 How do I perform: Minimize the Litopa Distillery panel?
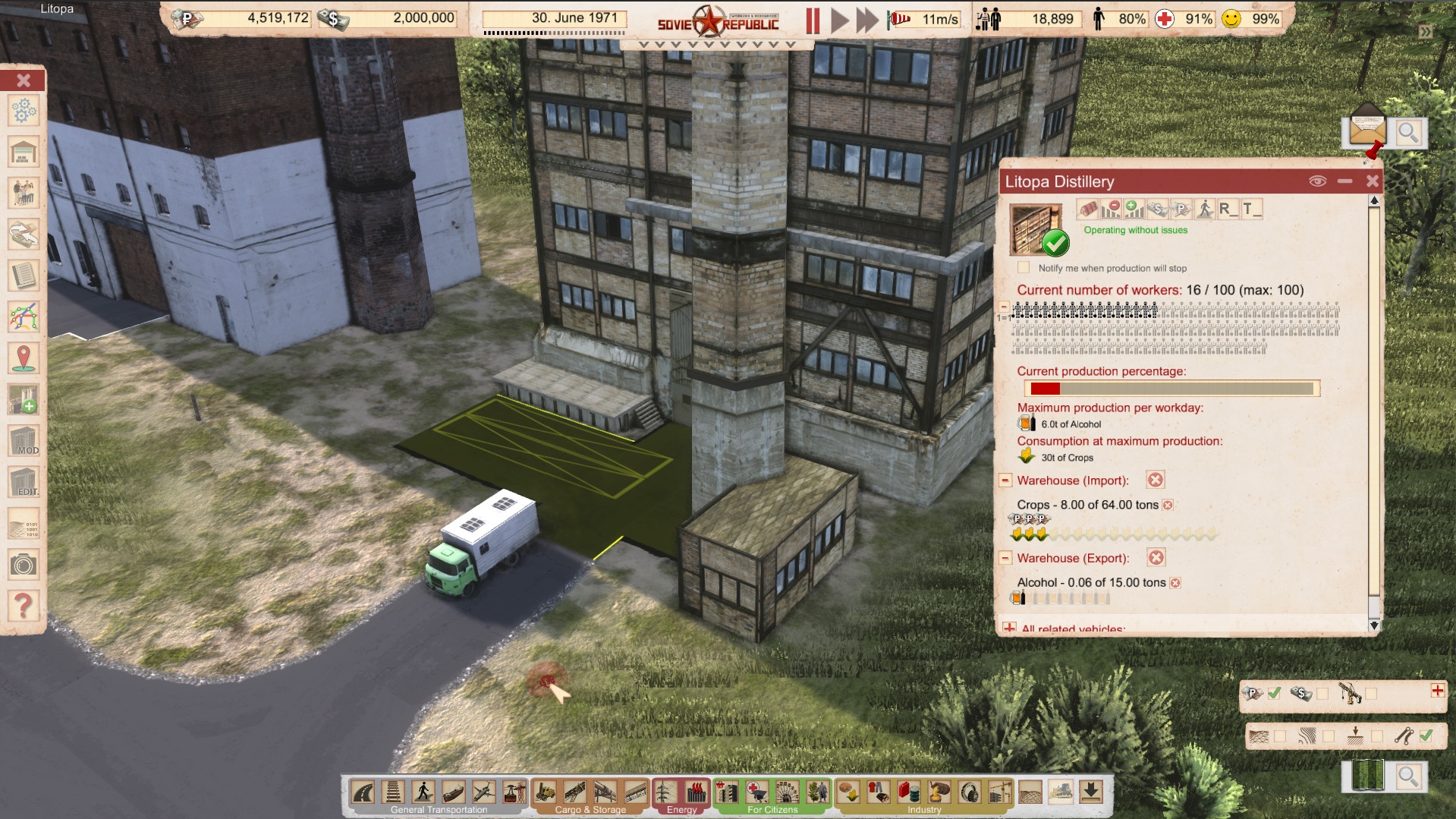[x=1345, y=181]
